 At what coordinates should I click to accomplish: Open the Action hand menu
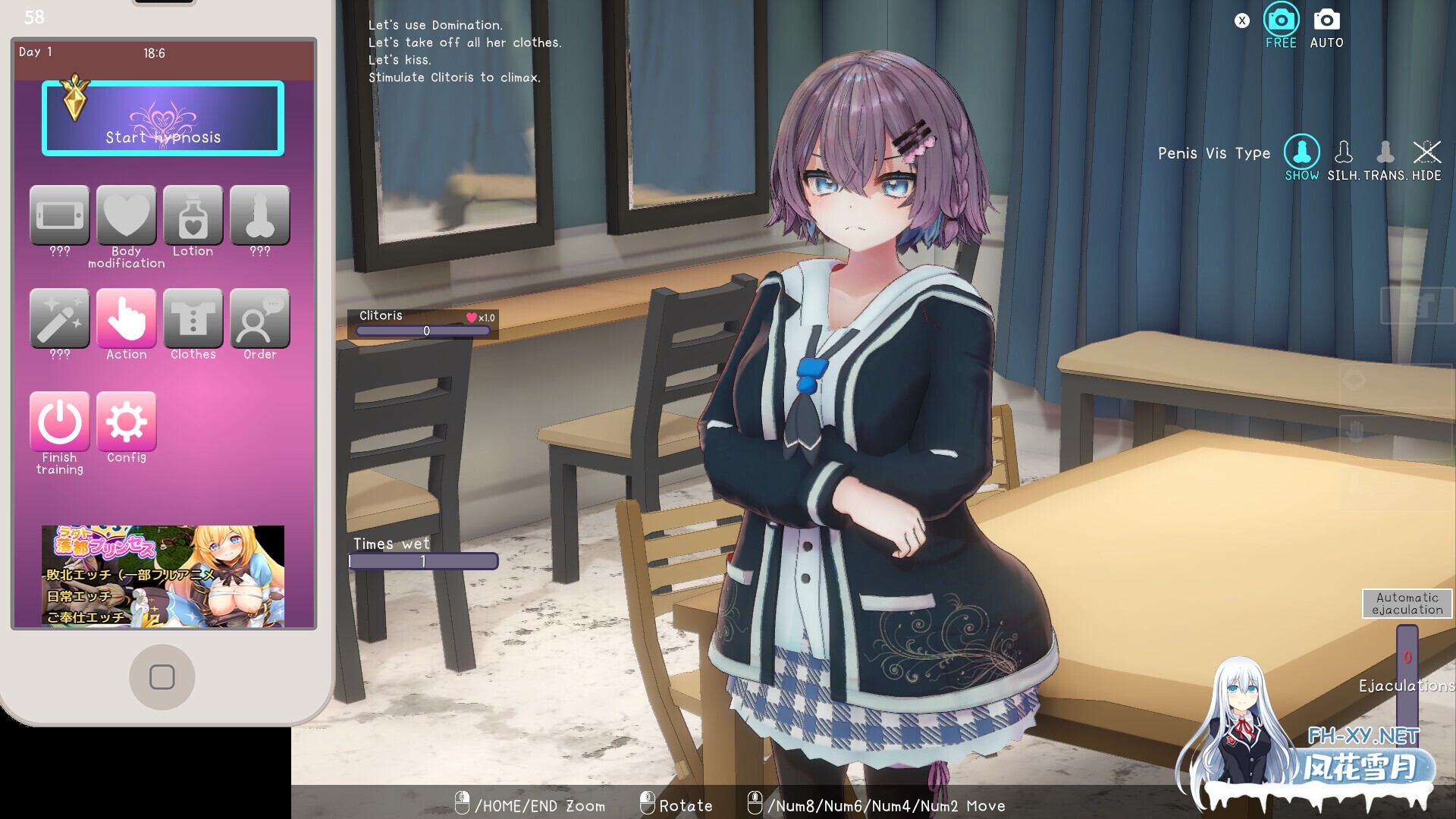coord(126,319)
